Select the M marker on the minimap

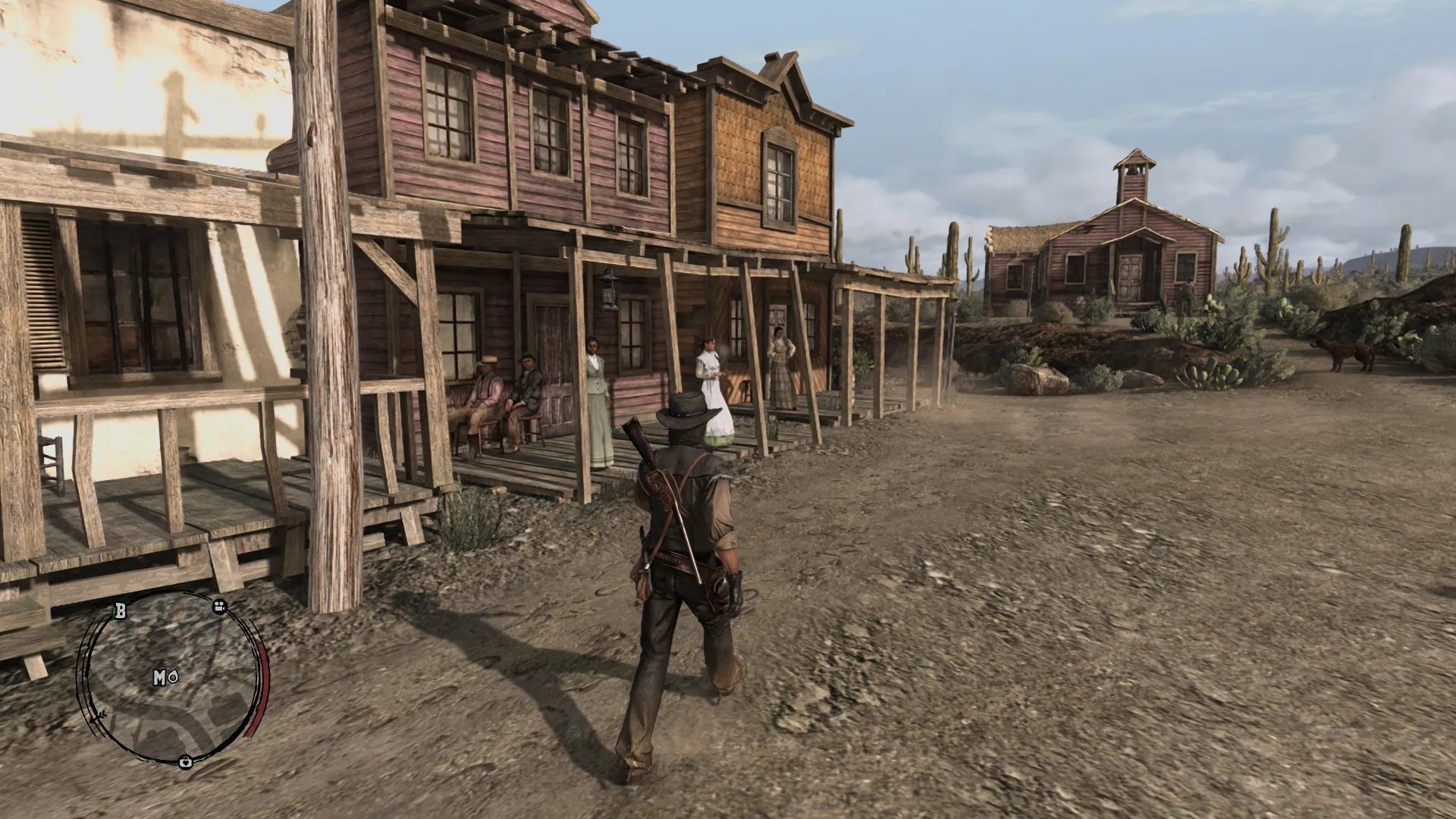click(160, 677)
